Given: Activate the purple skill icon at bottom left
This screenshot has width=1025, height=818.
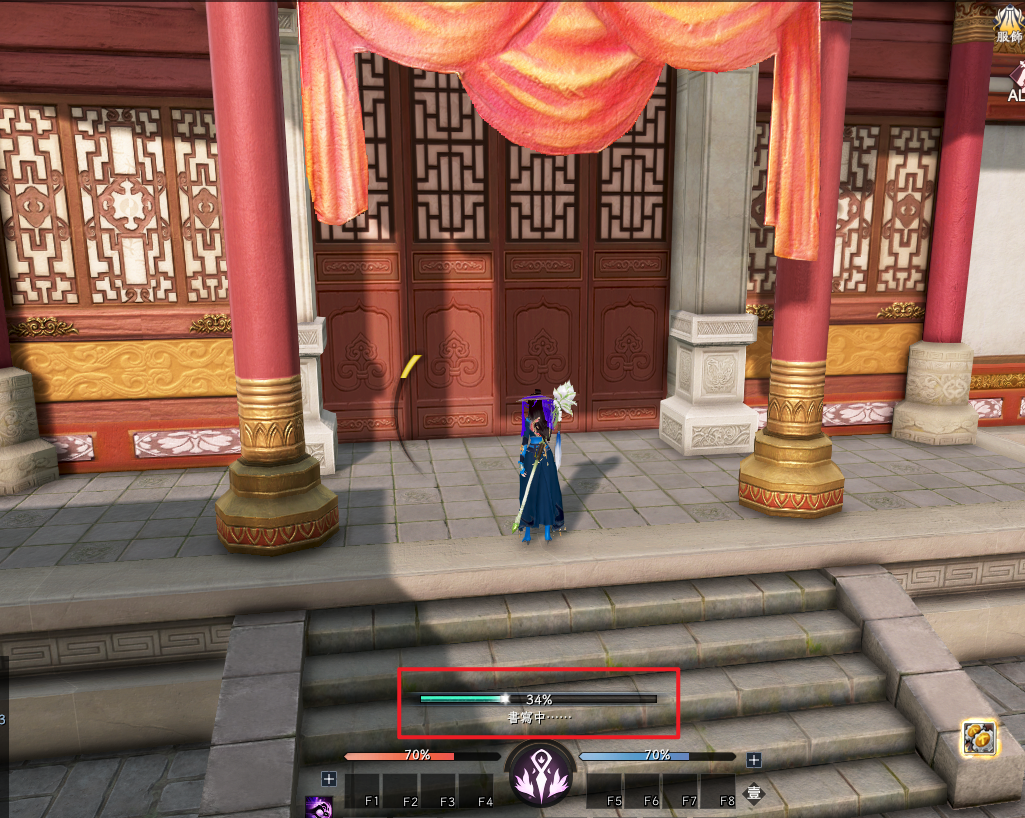Looking at the screenshot, I should click(x=319, y=805).
